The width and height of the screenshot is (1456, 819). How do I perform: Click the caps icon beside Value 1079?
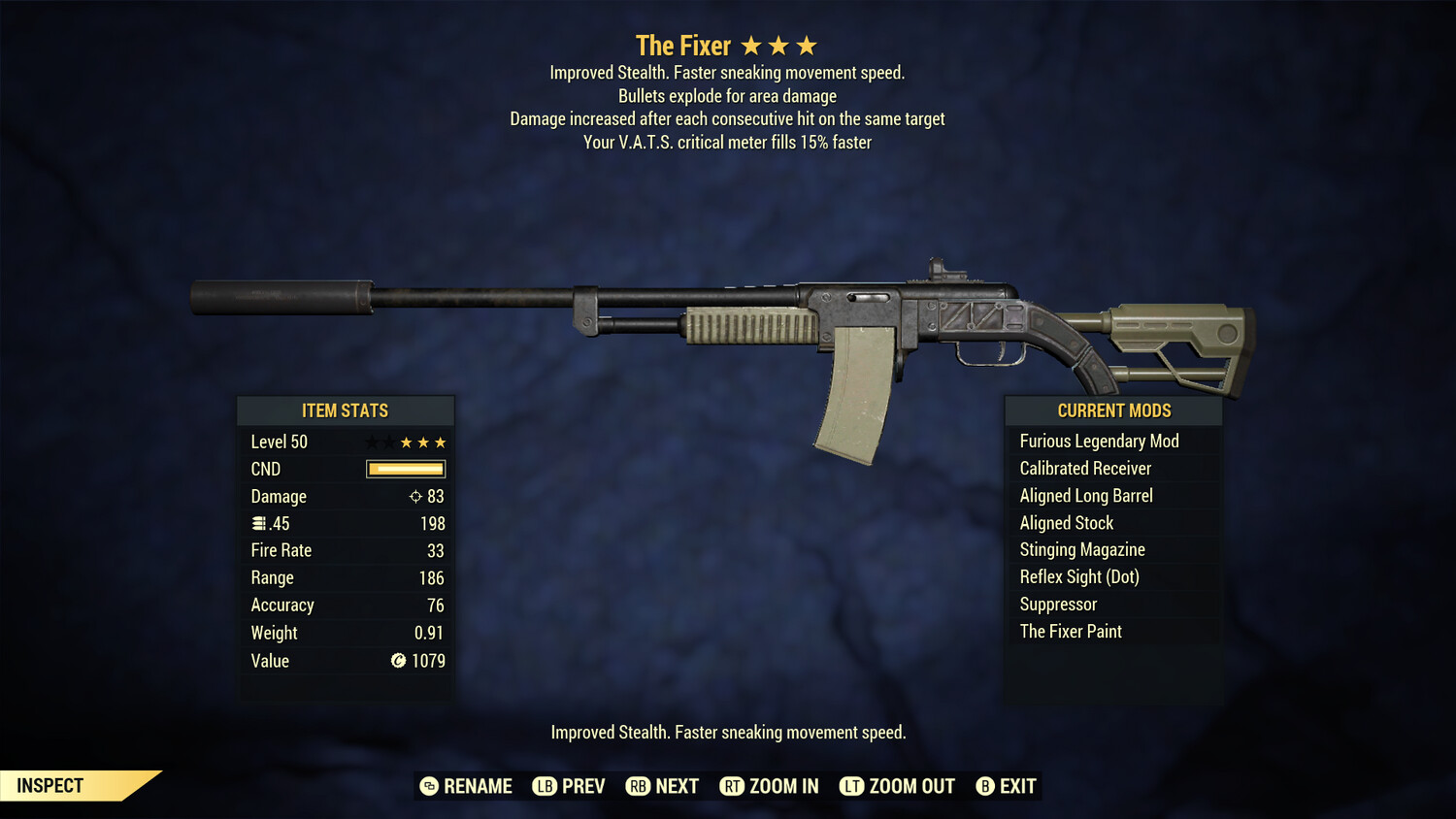coord(397,662)
